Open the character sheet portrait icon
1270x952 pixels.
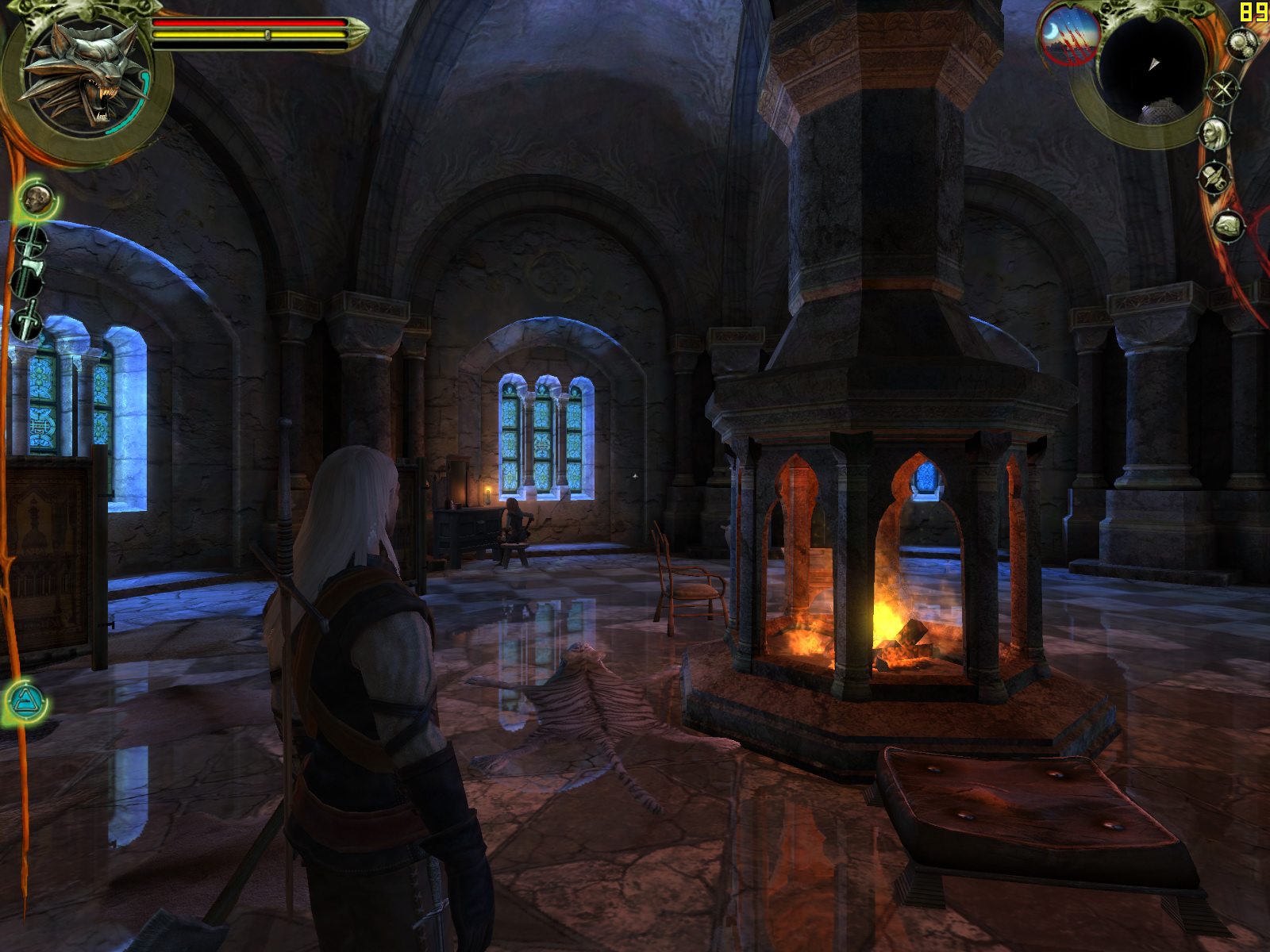(x=1214, y=133)
